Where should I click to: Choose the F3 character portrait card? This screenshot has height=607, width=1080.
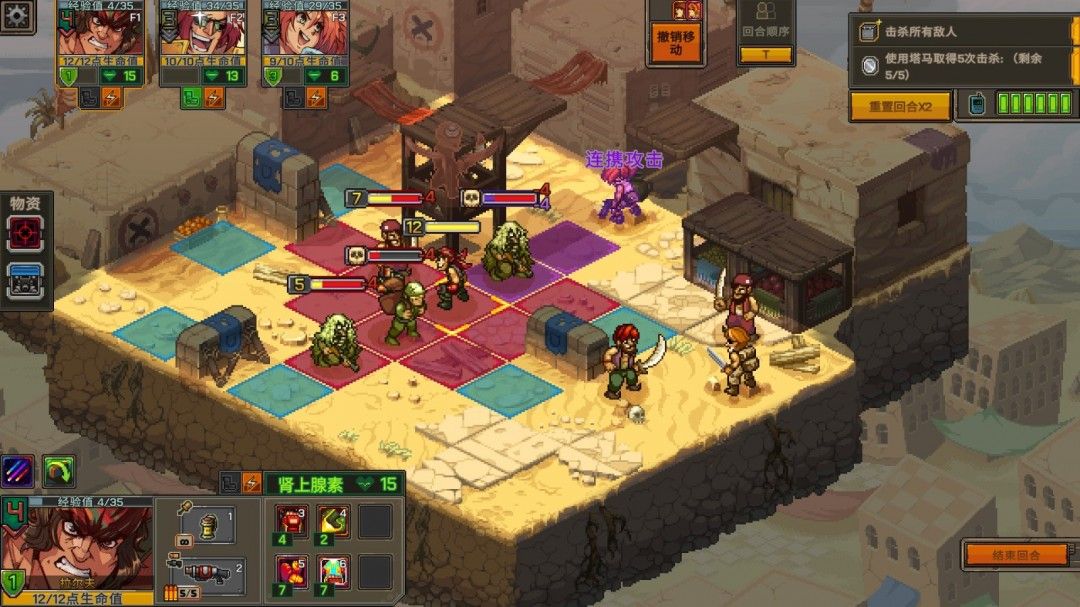tap(305, 40)
